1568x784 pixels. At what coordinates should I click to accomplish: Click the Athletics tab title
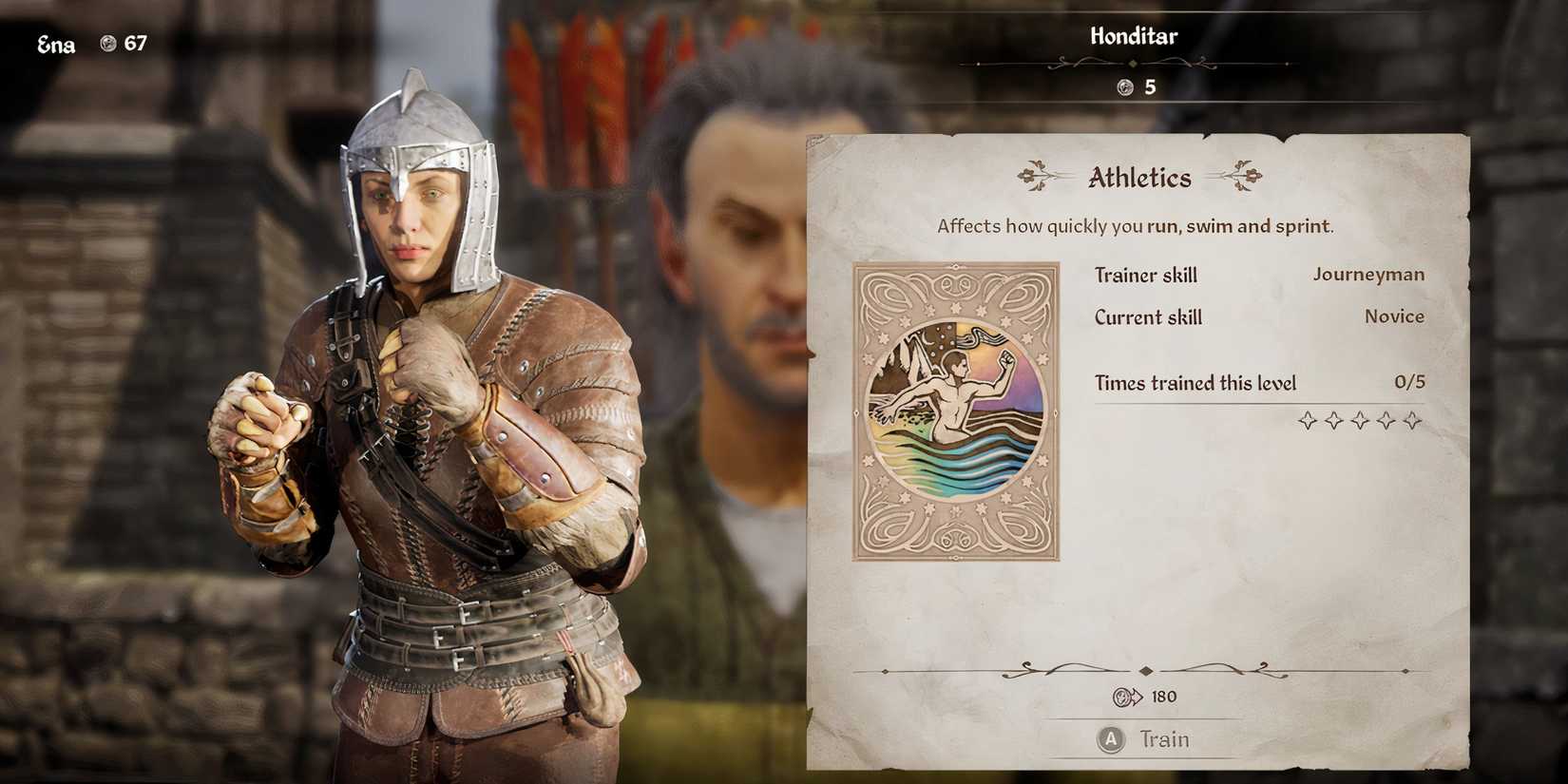1139,177
